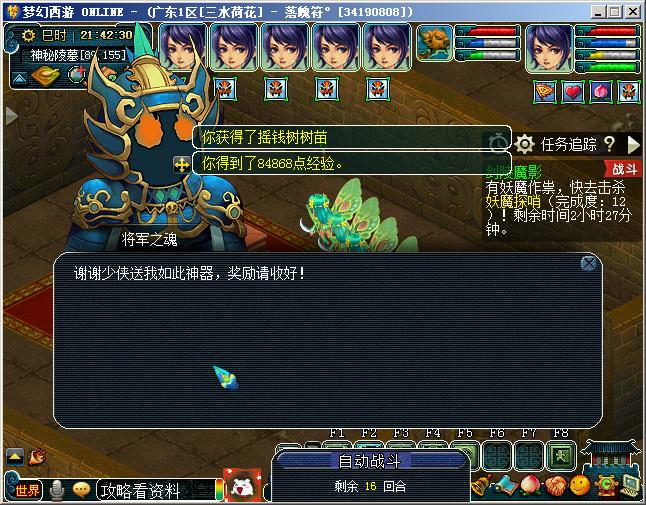Open the F8 shortcut skill slot
Image resolution: width=646 pixels, height=505 pixels.
click(x=561, y=455)
